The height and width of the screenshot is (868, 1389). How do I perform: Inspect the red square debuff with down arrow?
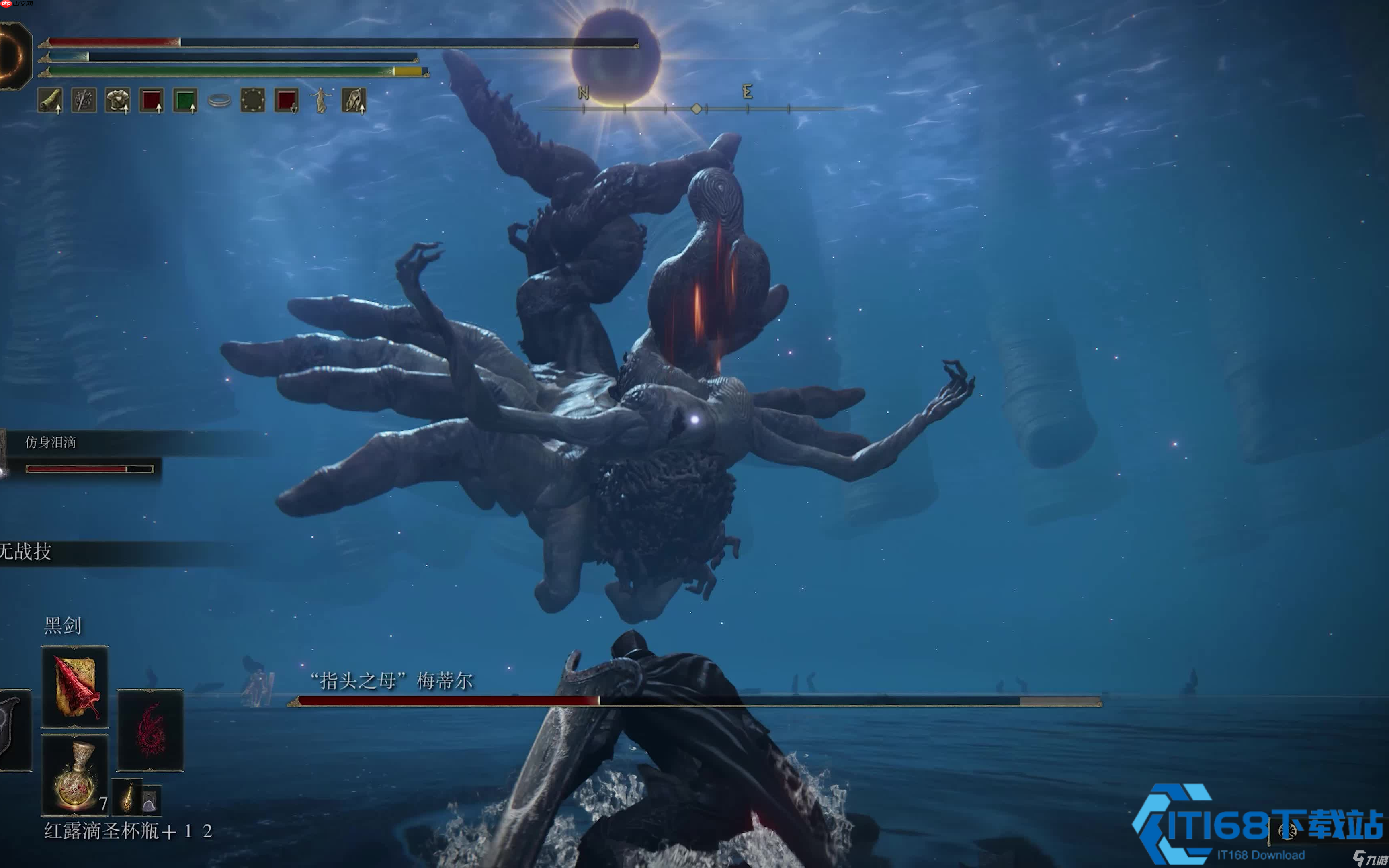(287, 100)
